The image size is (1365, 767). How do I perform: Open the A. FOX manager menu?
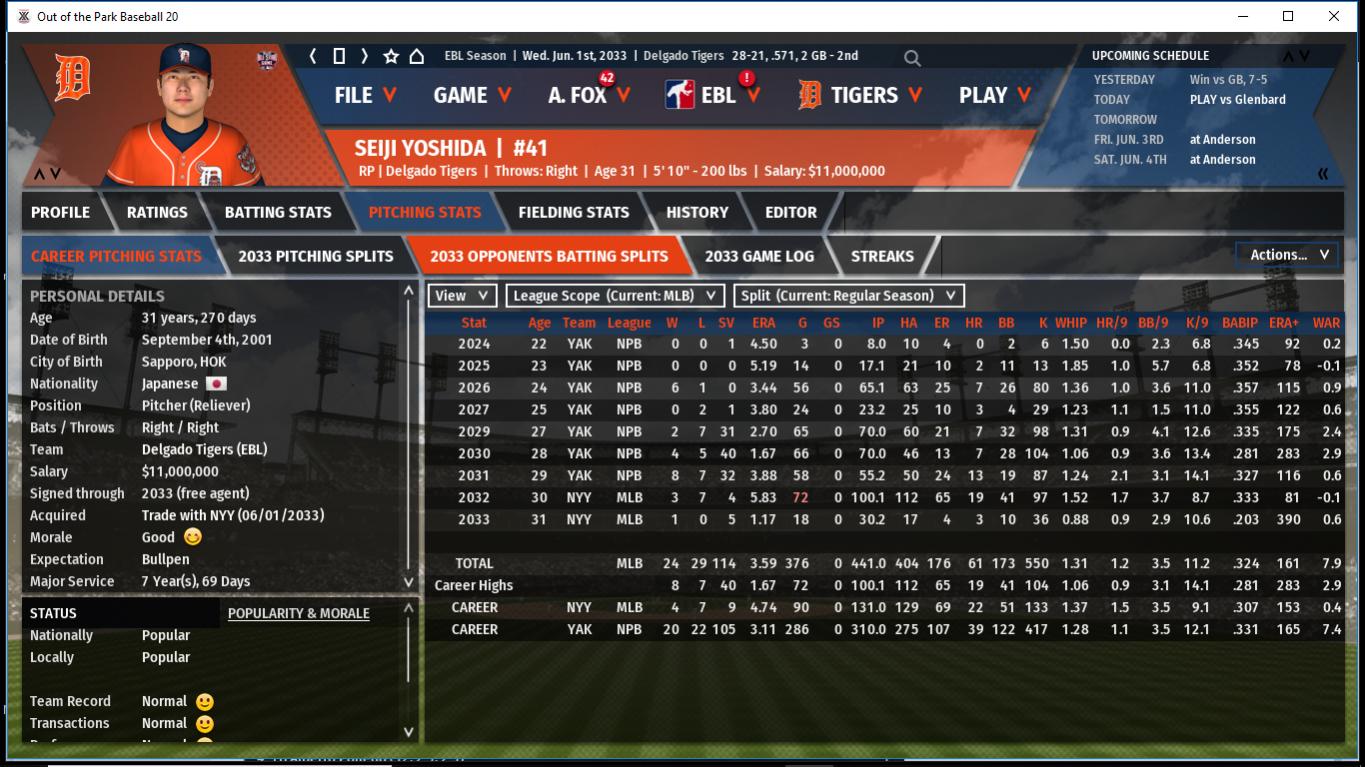(x=589, y=95)
